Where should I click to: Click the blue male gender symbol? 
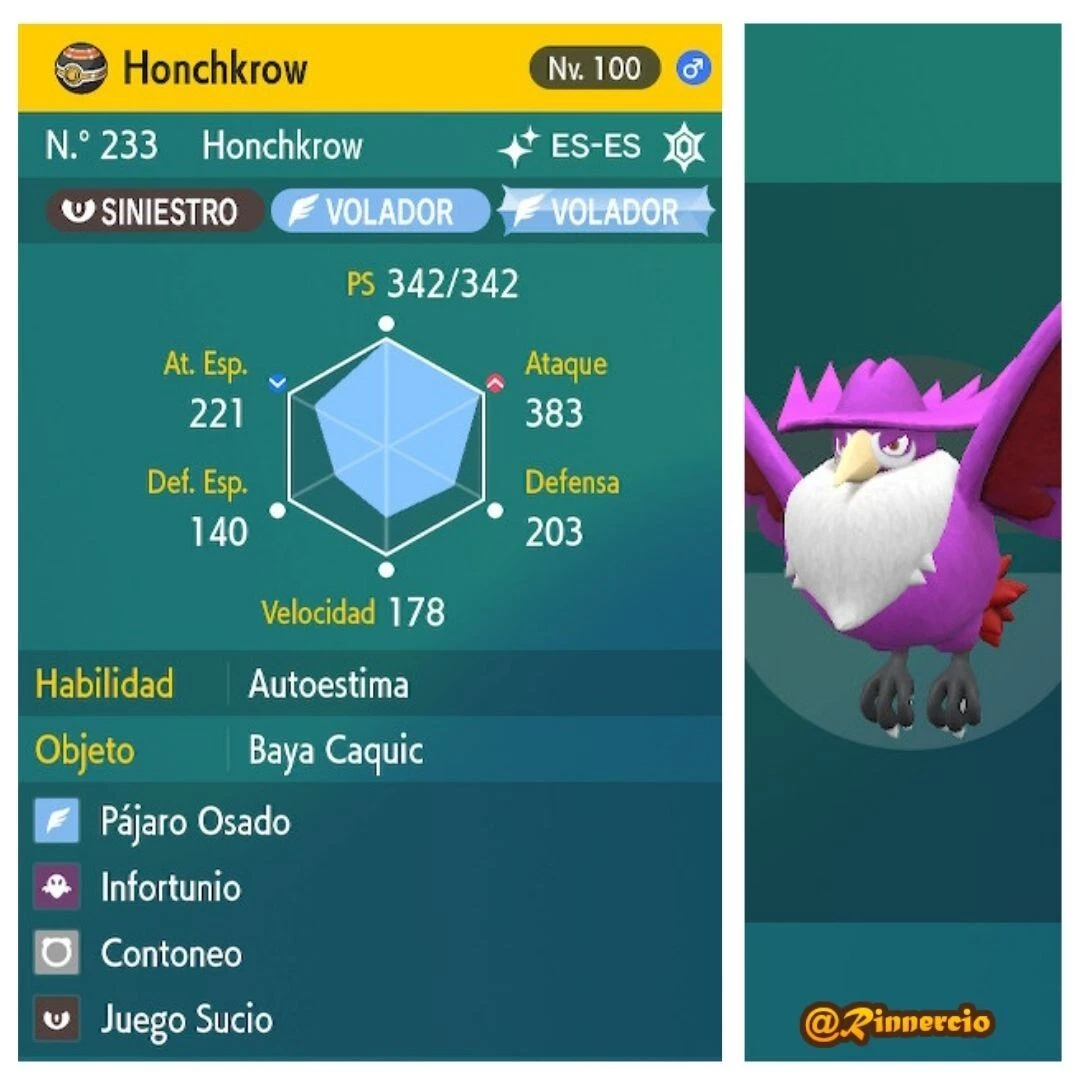point(692,69)
